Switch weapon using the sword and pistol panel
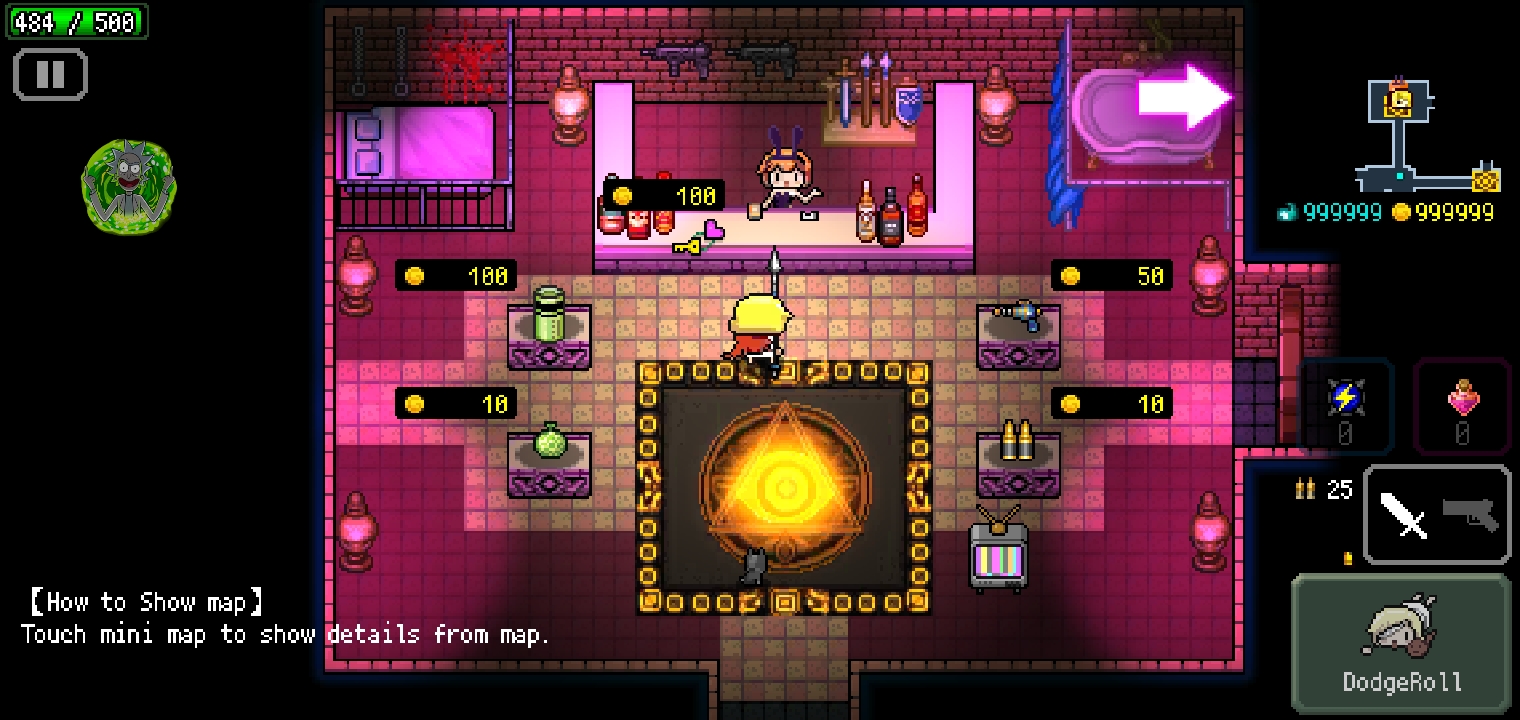 click(1437, 515)
